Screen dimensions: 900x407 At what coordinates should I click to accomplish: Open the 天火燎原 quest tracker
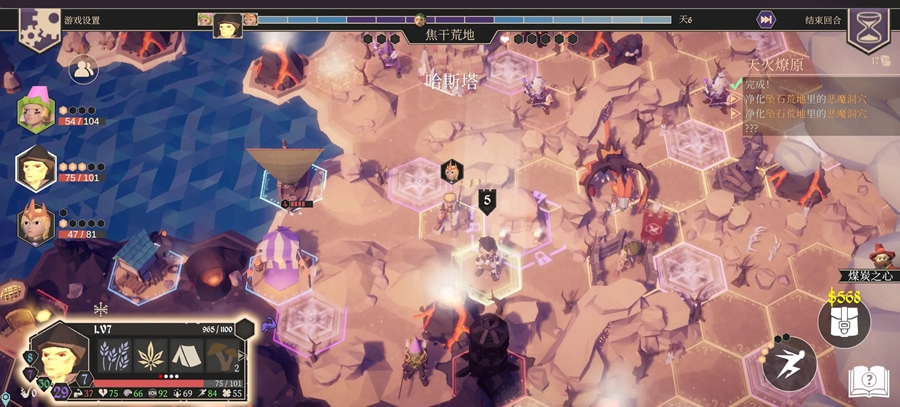775,65
